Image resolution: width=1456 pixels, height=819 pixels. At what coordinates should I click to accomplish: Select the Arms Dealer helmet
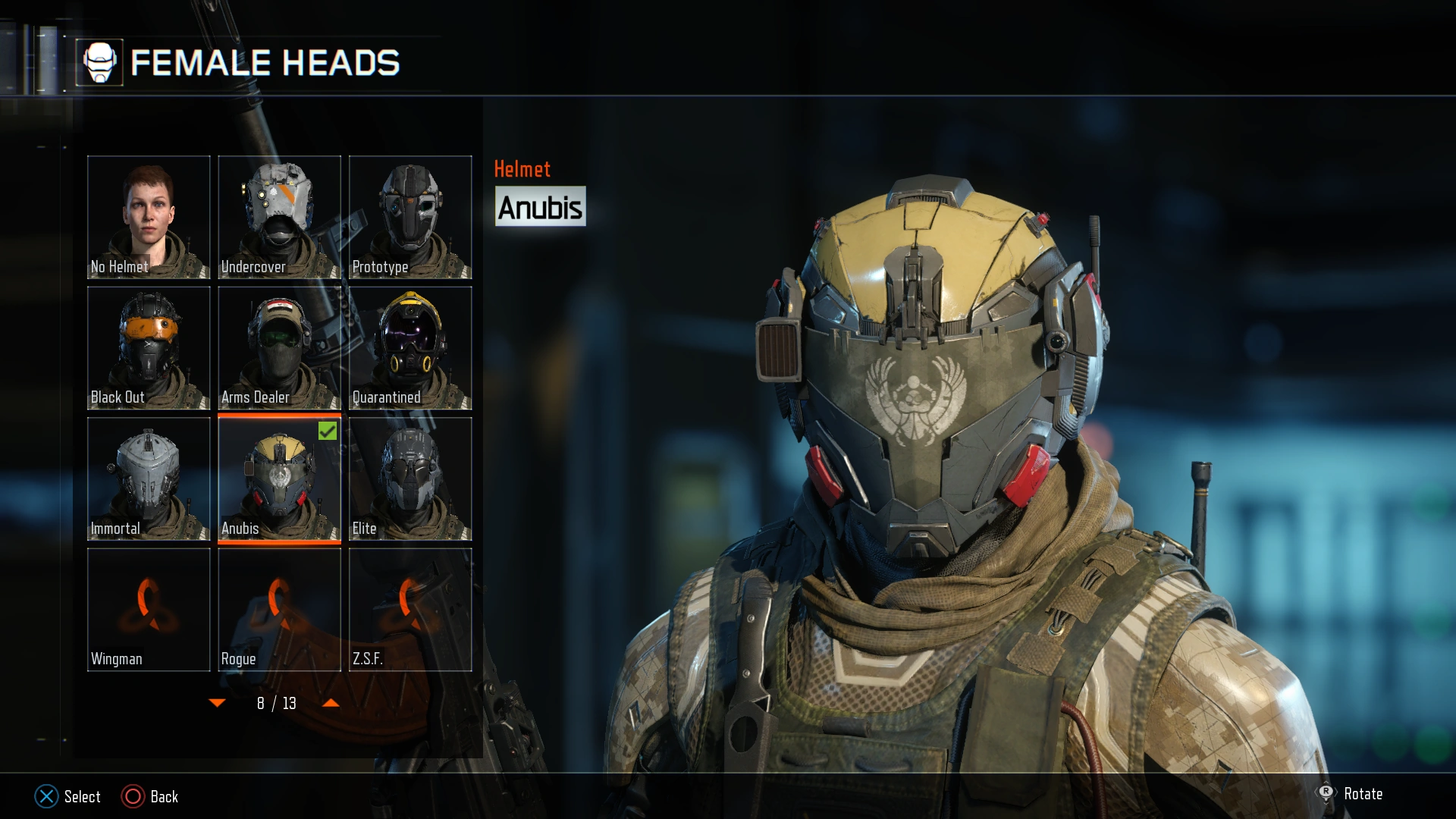click(x=279, y=348)
